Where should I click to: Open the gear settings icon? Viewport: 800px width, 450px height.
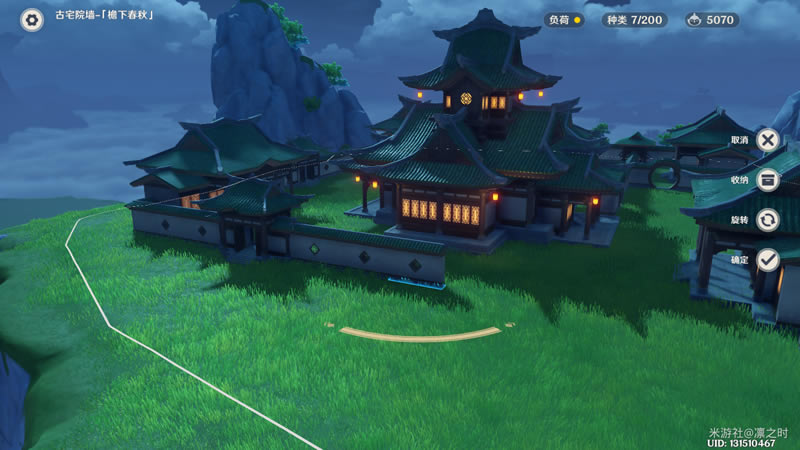click(x=32, y=20)
